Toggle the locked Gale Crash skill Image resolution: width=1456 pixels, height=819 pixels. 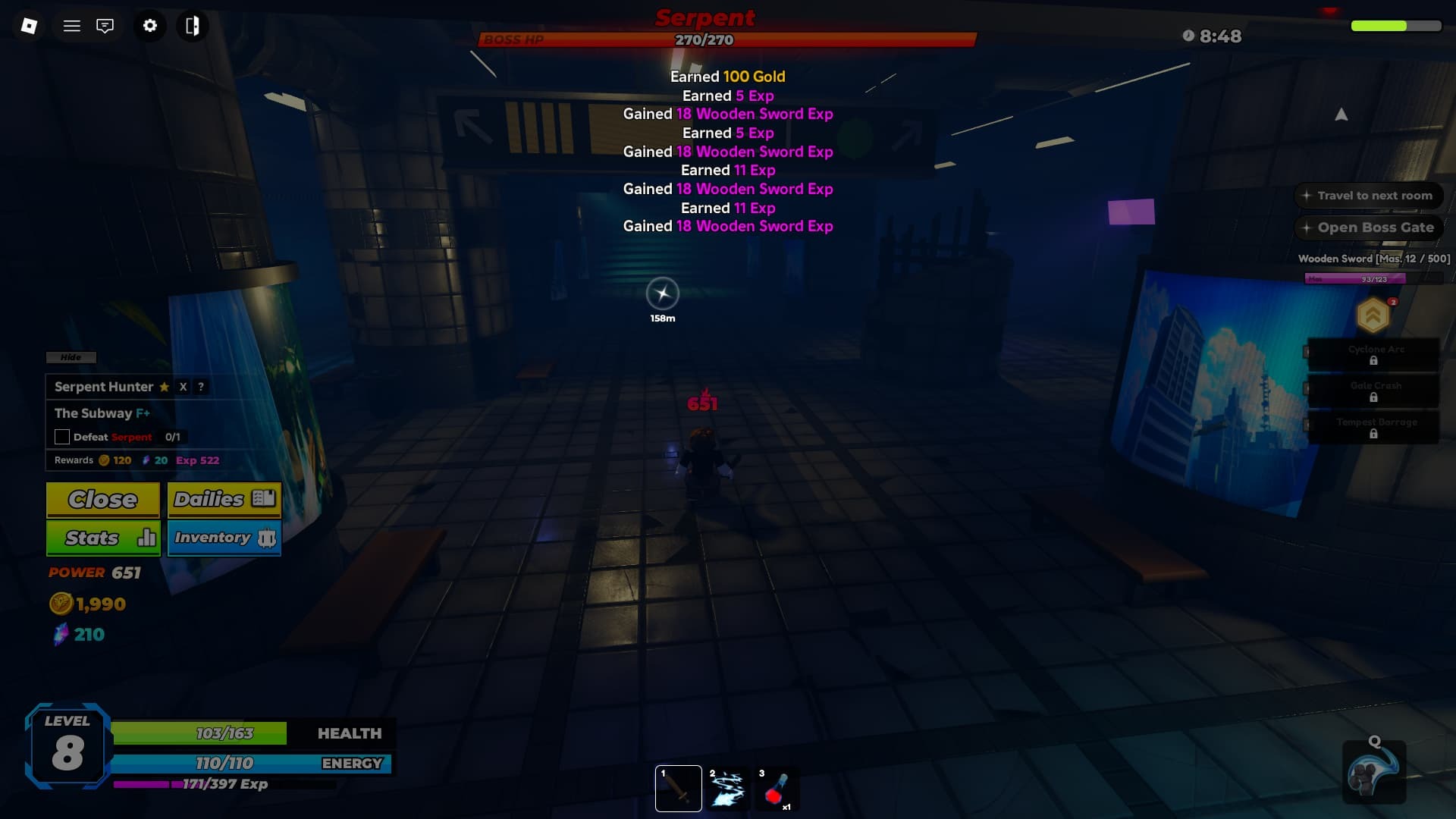pos(1373,391)
